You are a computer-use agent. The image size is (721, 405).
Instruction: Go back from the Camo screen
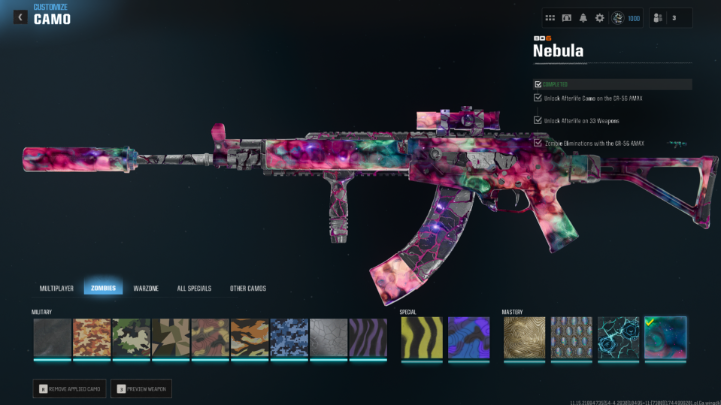click(x=20, y=17)
